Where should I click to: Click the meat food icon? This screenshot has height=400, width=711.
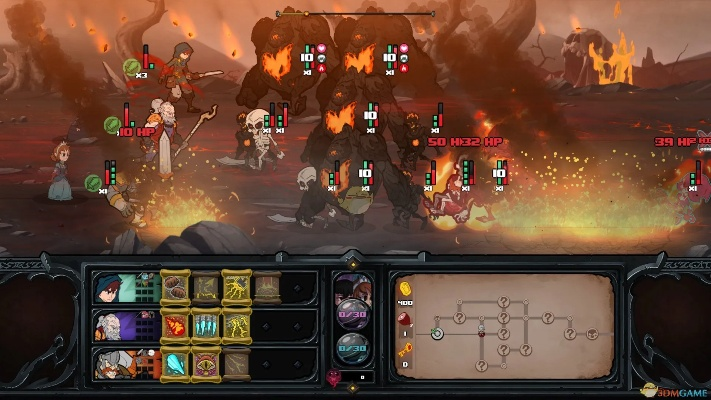(x=405, y=320)
